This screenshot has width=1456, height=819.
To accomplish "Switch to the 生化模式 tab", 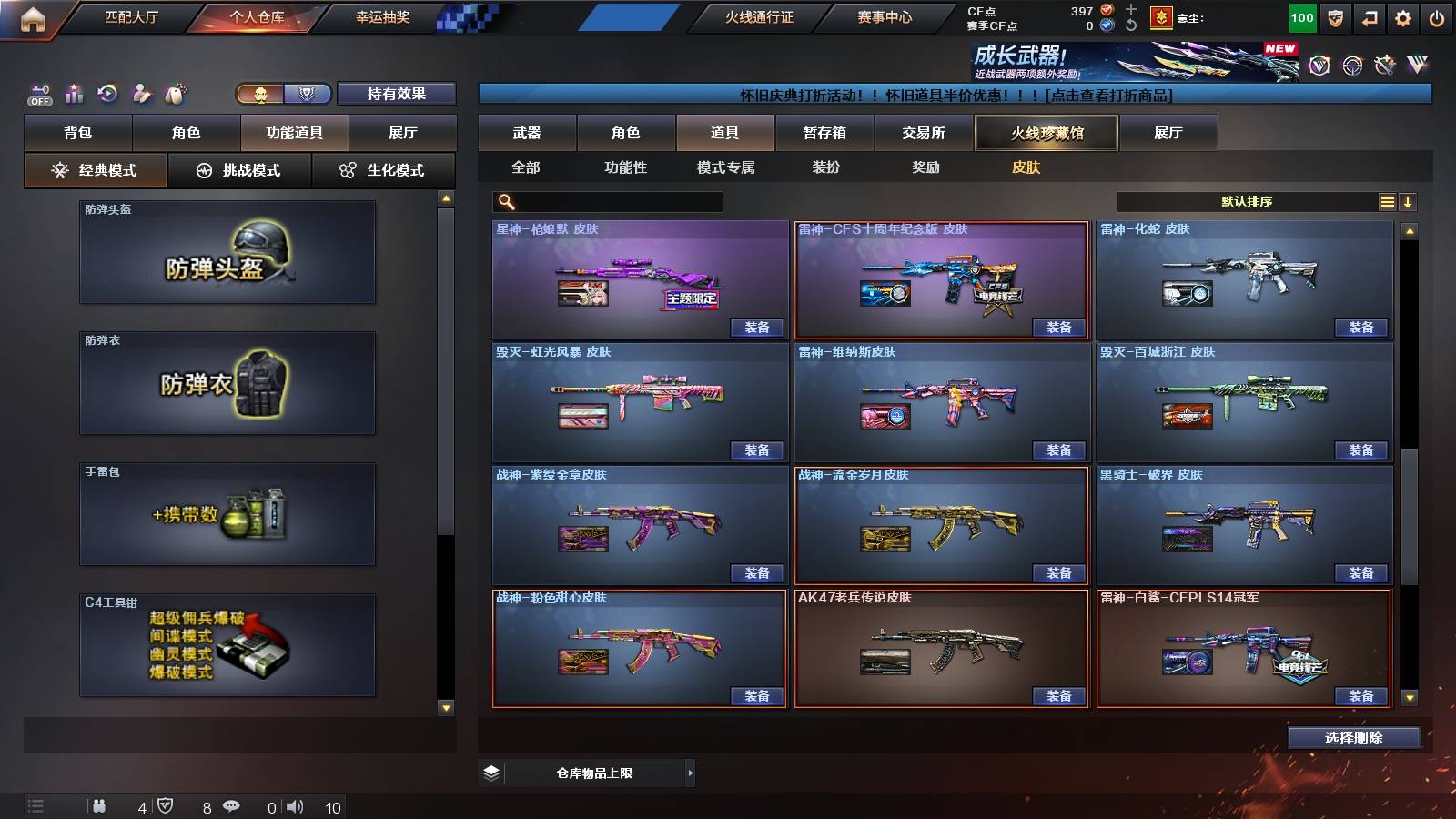I will tap(384, 169).
